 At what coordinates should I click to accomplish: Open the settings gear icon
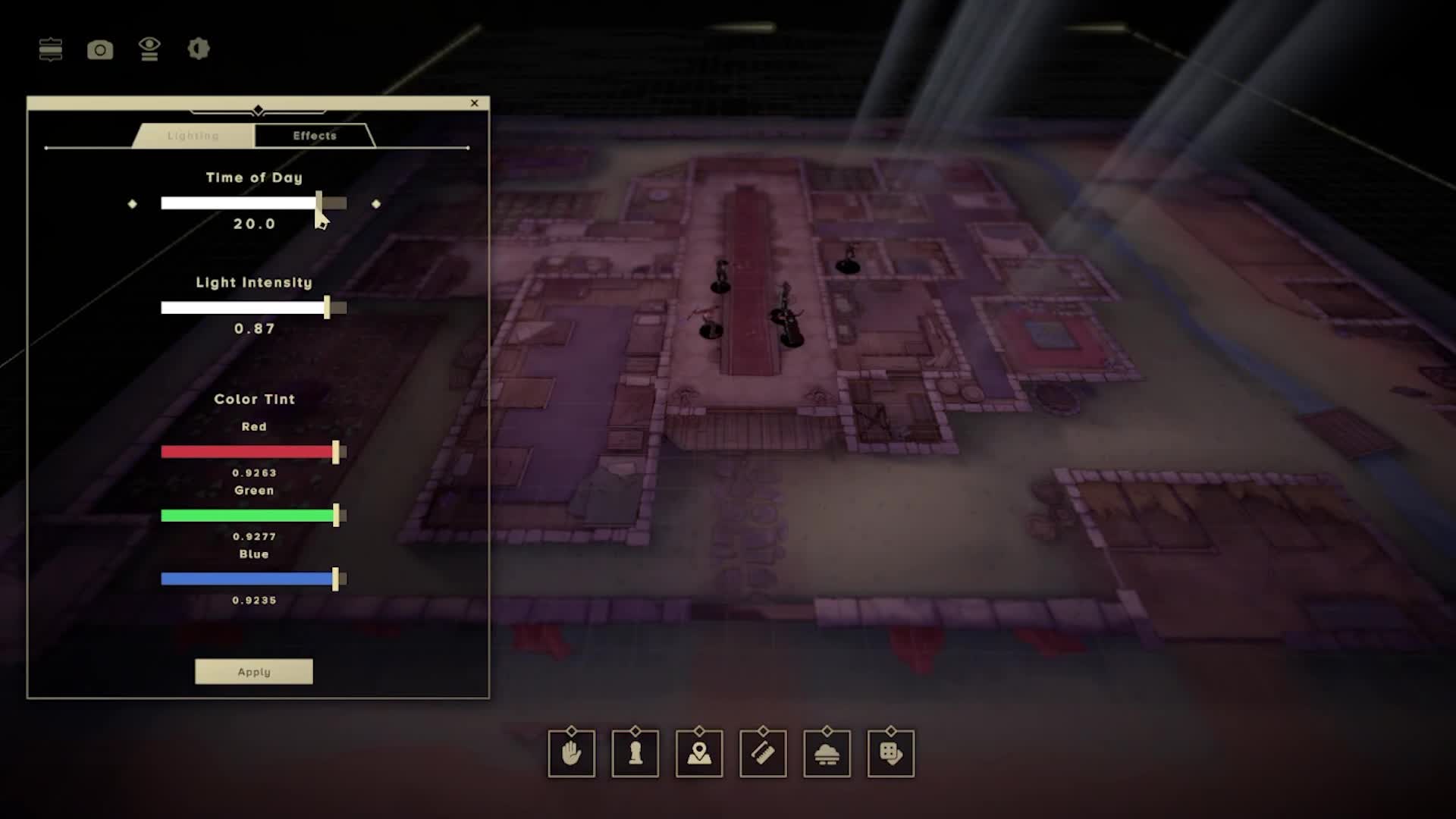coord(198,50)
